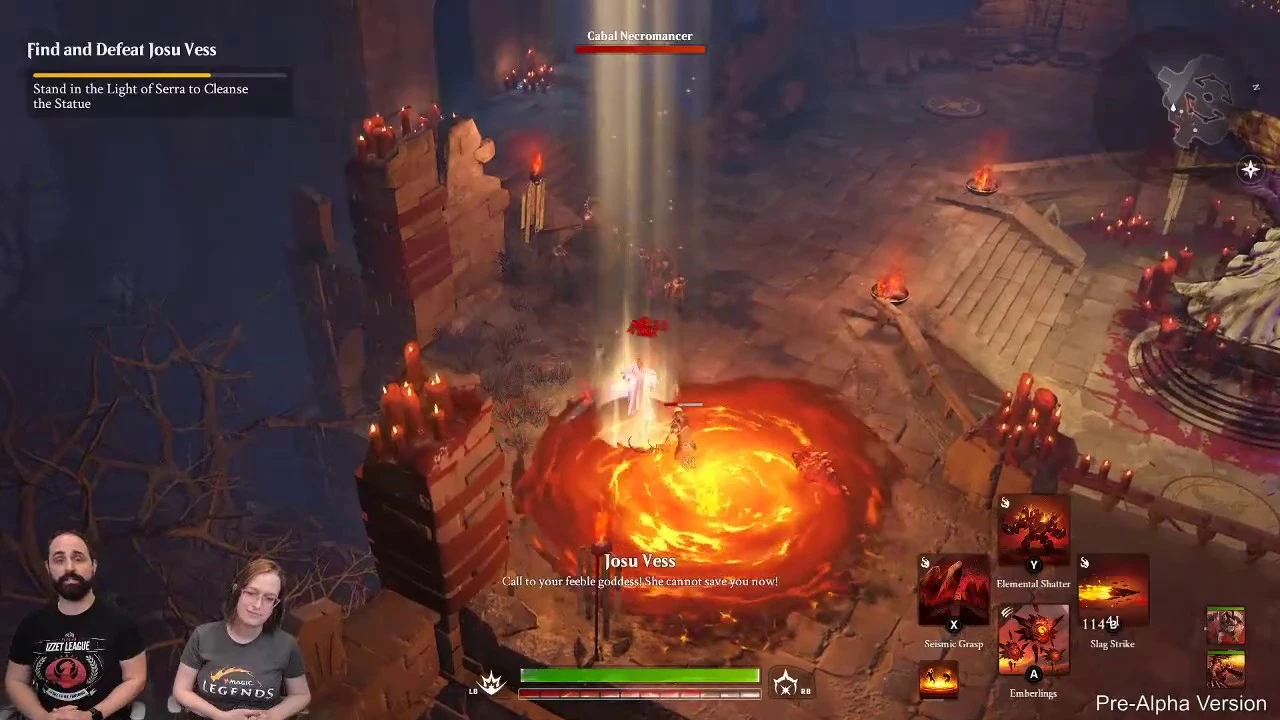Select the active Emberling indicator under Seismic Grasp
Viewport: 1280px width, 720px height.
[x=940, y=677]
